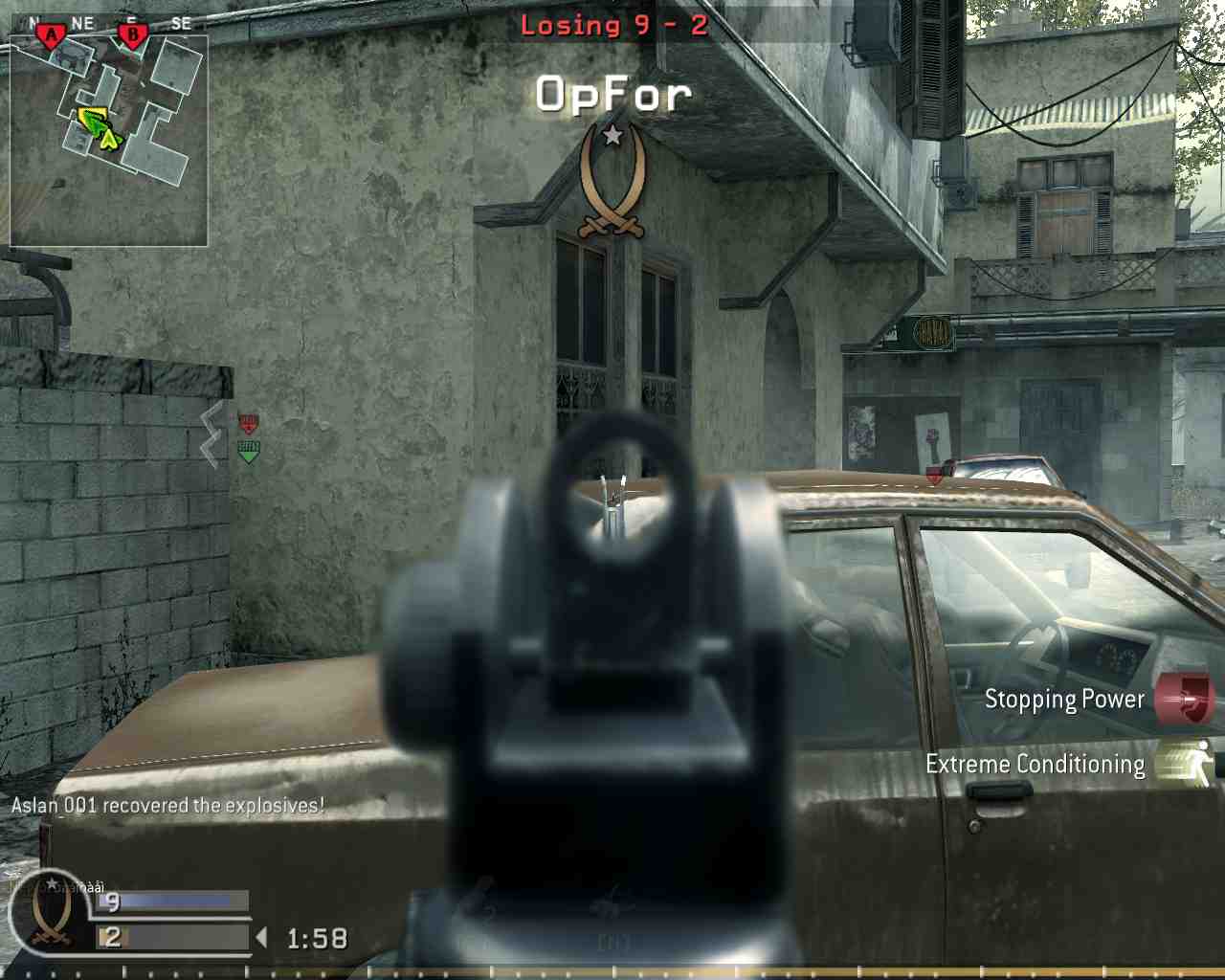Toggle the arrow indicator beside the timer
The height and width of the screenshot is (980, 1225).
pyautogui.click(x=260, y=937)
